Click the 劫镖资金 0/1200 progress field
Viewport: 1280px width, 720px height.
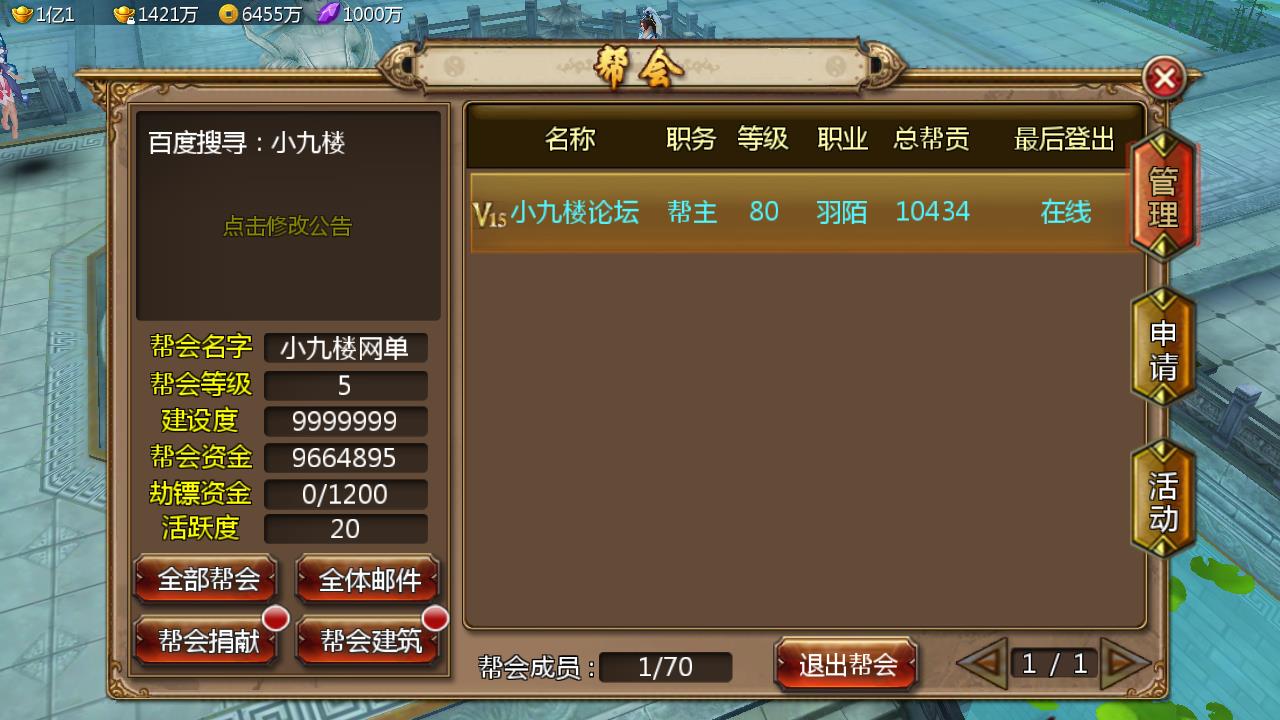[345, 493]
